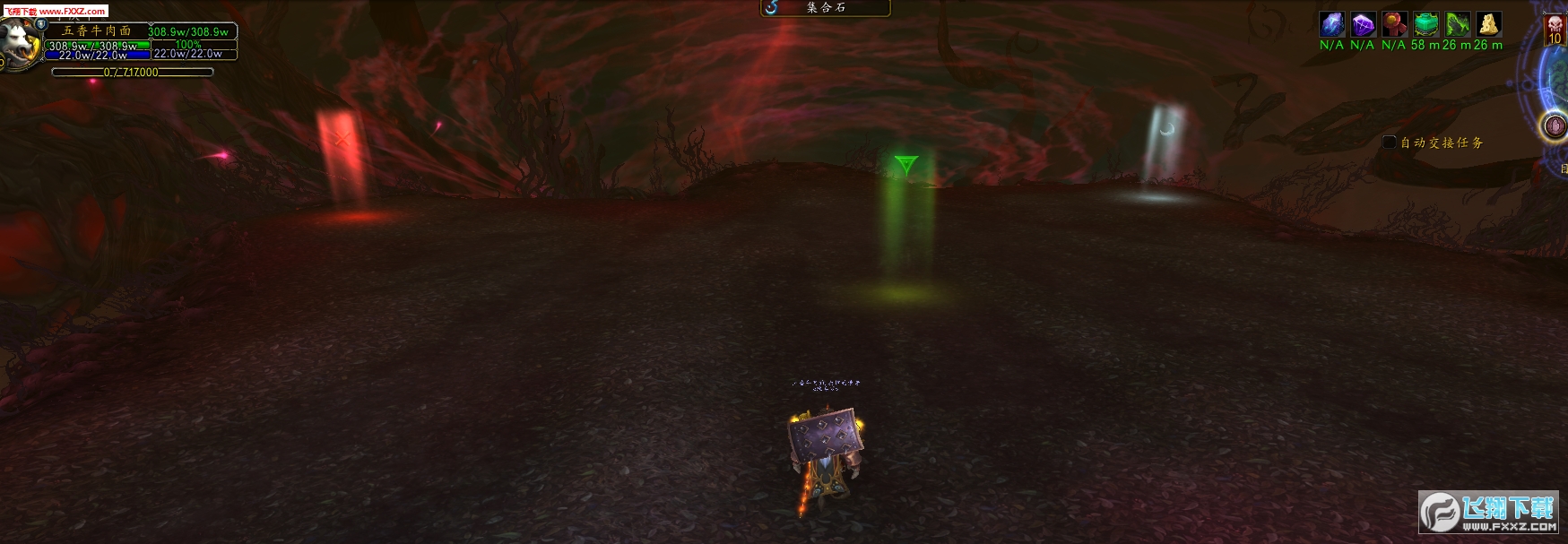Screen dimensions: 1568x544
Task: Click the red ribbon medal buff icon
Action: [1394, 24]
